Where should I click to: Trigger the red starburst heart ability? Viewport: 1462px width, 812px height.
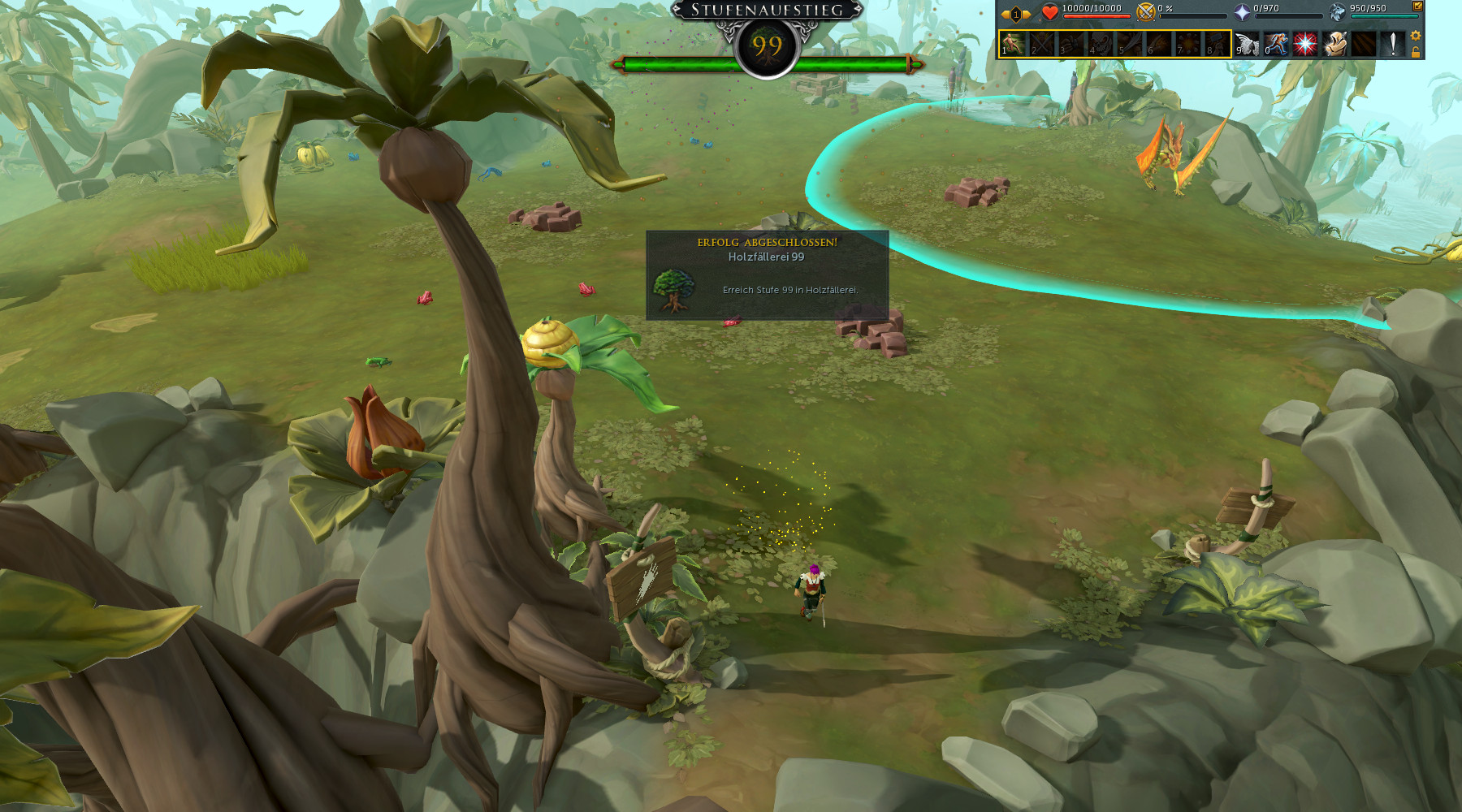tap(1305, 44)
